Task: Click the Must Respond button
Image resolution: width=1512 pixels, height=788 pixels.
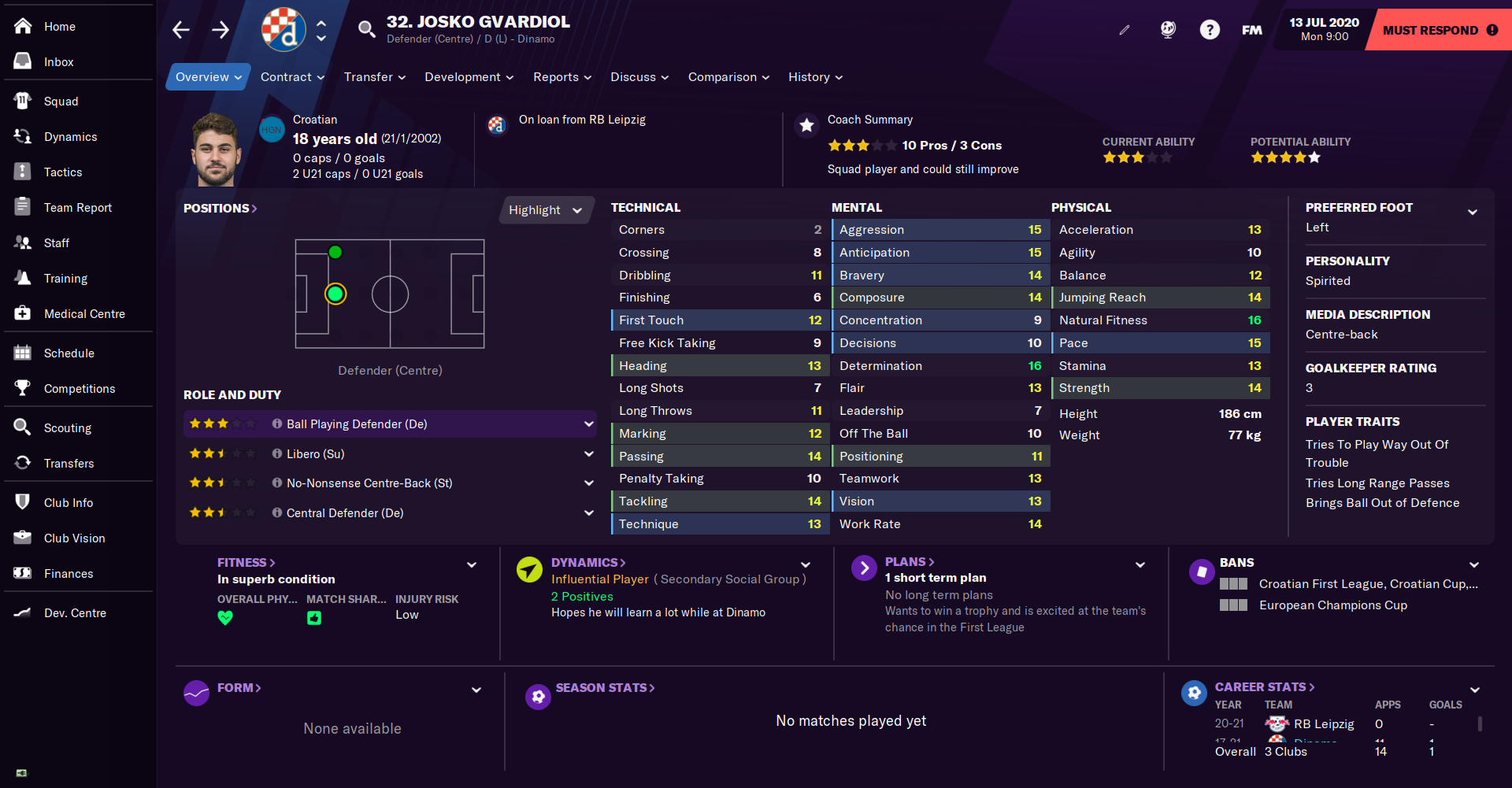Action: [x=1439, y=30]
